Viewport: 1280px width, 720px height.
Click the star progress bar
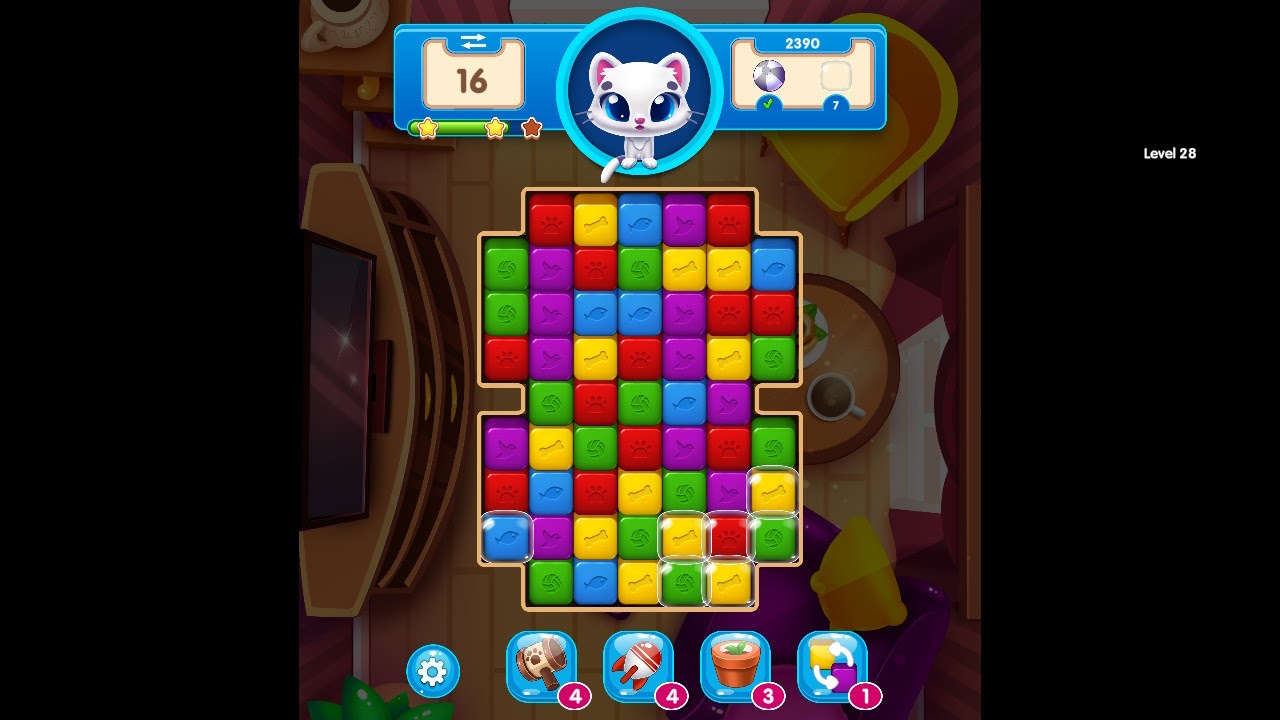[x=470, y=127]
